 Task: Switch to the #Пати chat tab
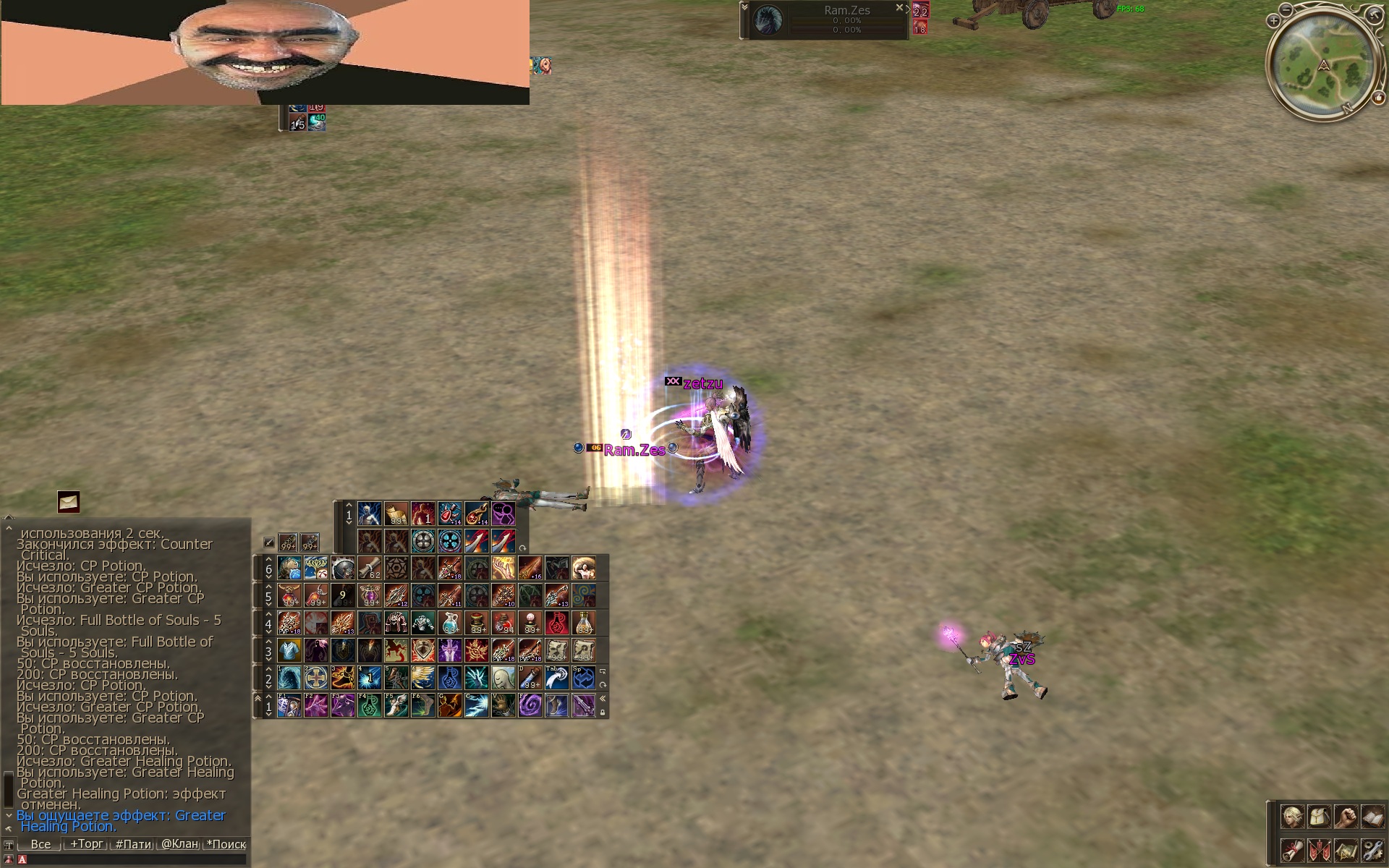click(x=133, y=844)
